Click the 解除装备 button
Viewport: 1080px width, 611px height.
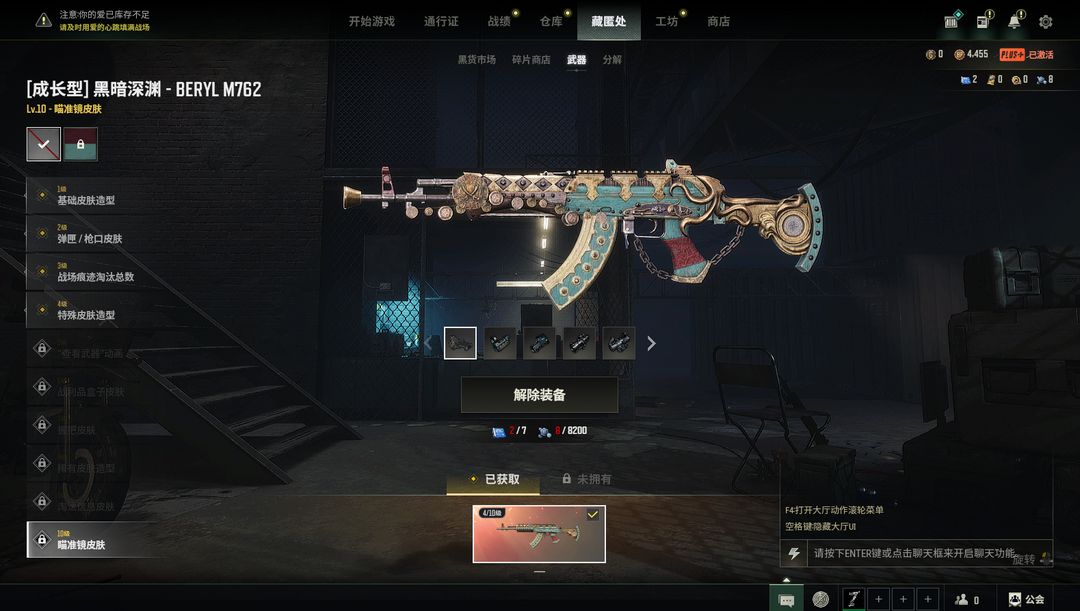[x=539, y=395]
